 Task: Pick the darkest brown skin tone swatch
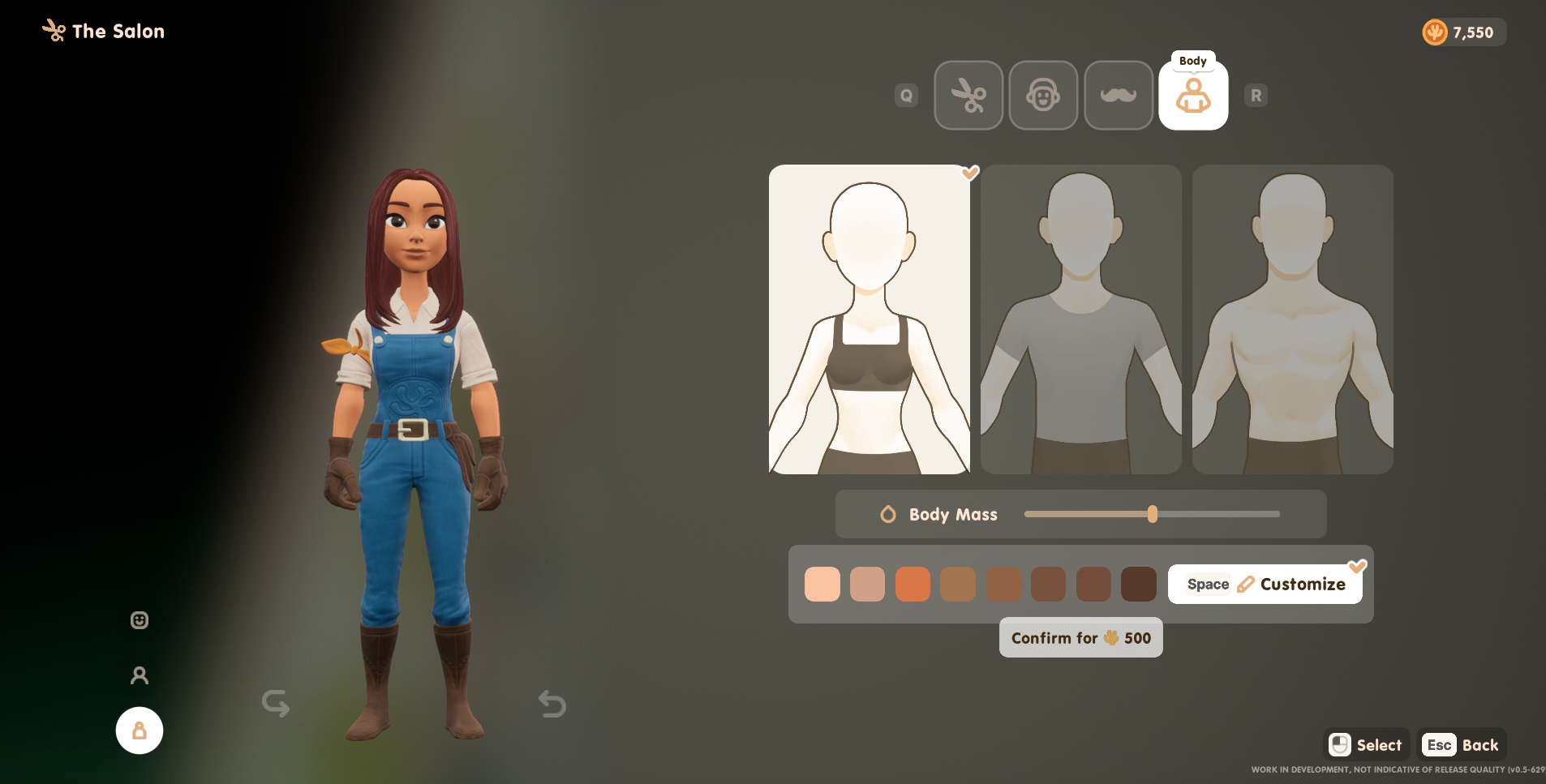click(1138, 584)
